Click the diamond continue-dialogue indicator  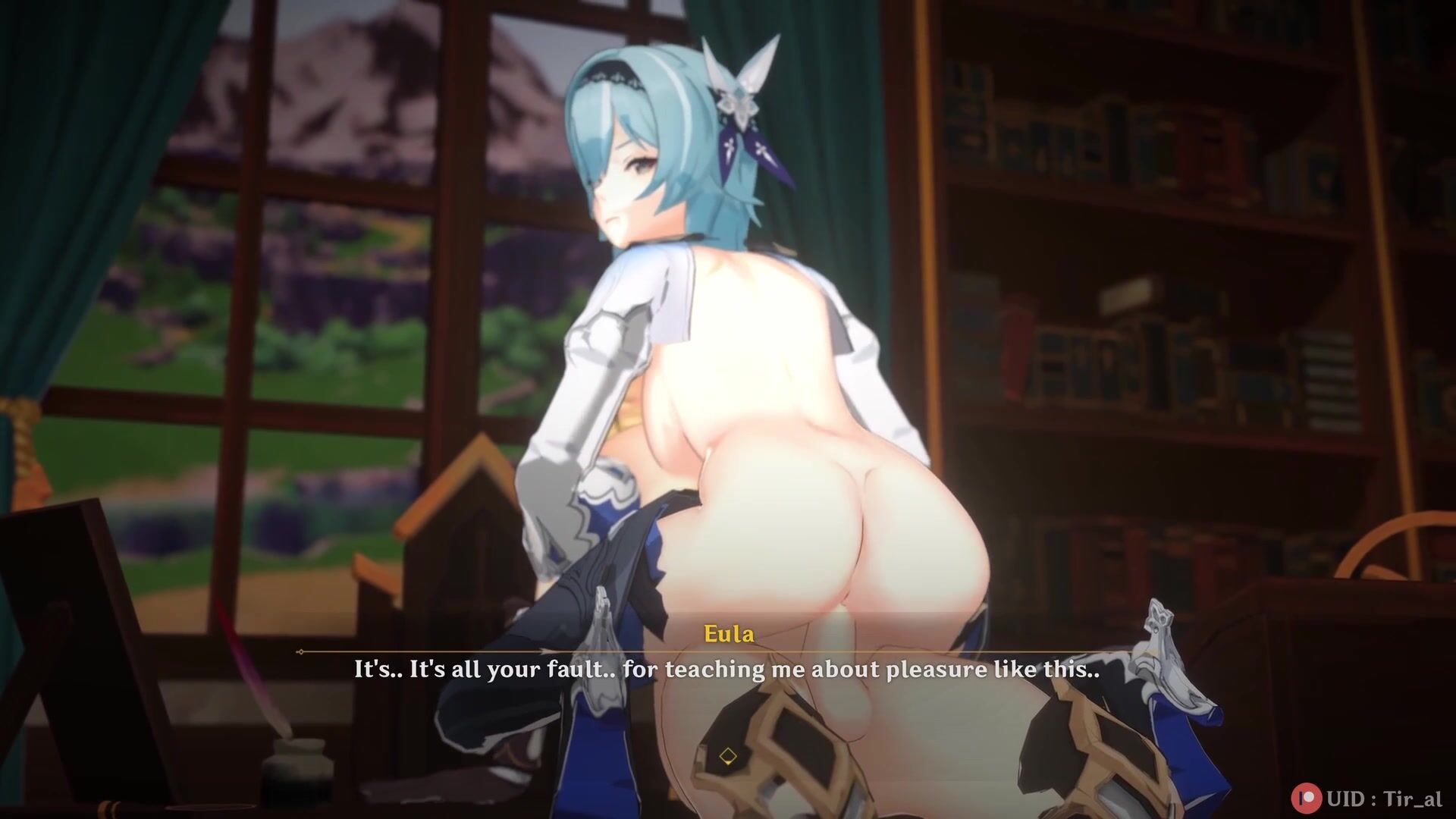728,756
